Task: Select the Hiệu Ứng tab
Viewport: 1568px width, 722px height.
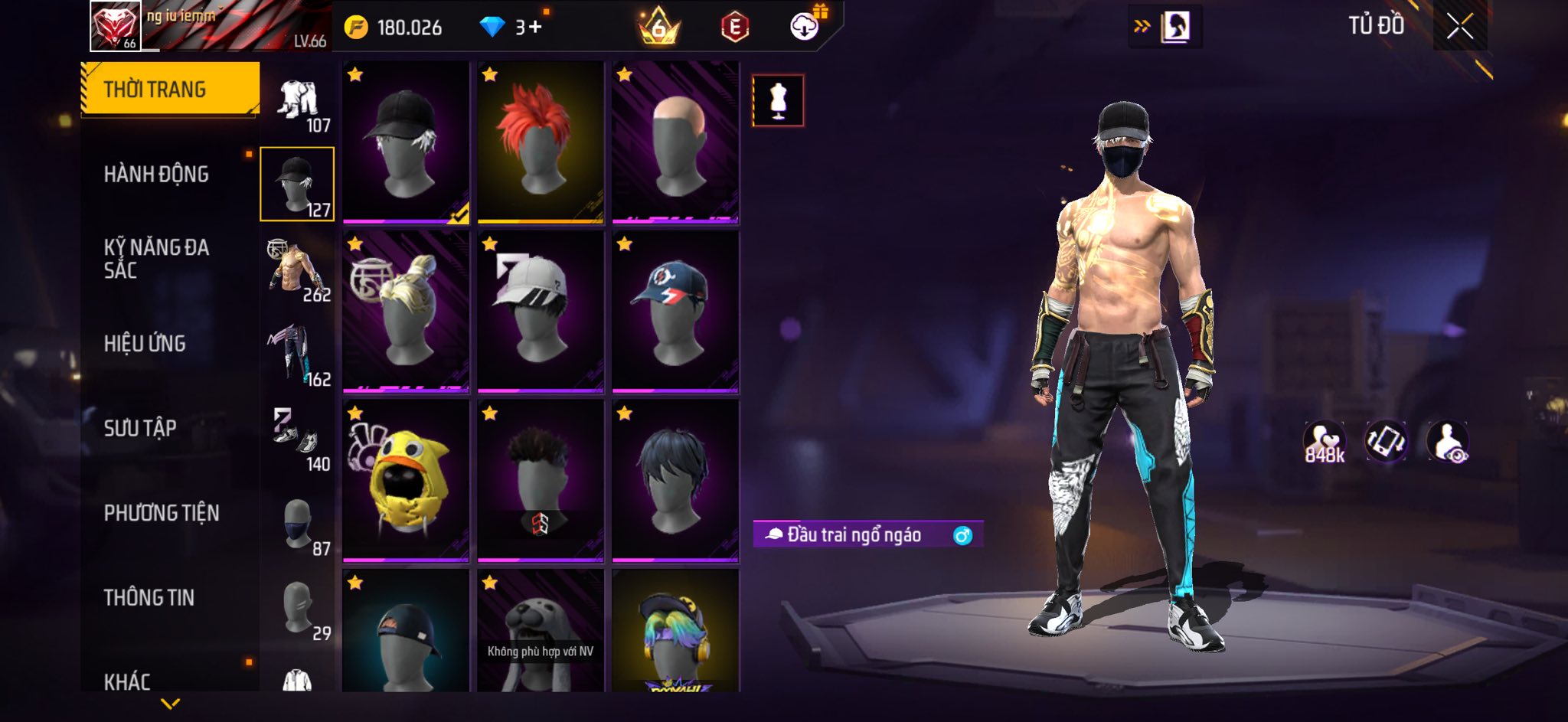Action: pyautogui.click(x=145, y=344)
